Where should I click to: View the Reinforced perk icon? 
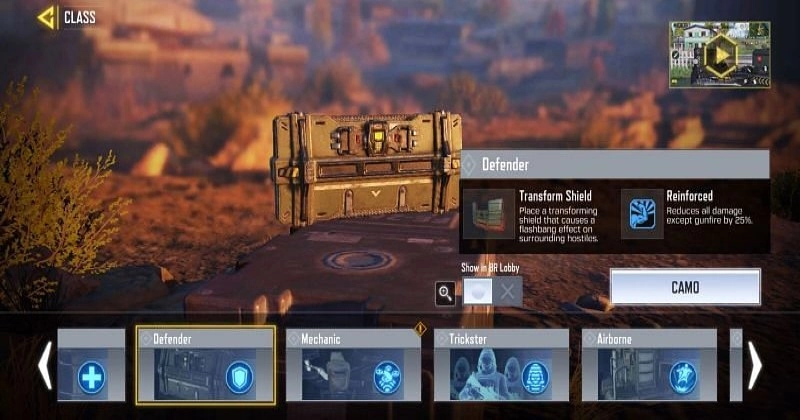coord(642,214)
